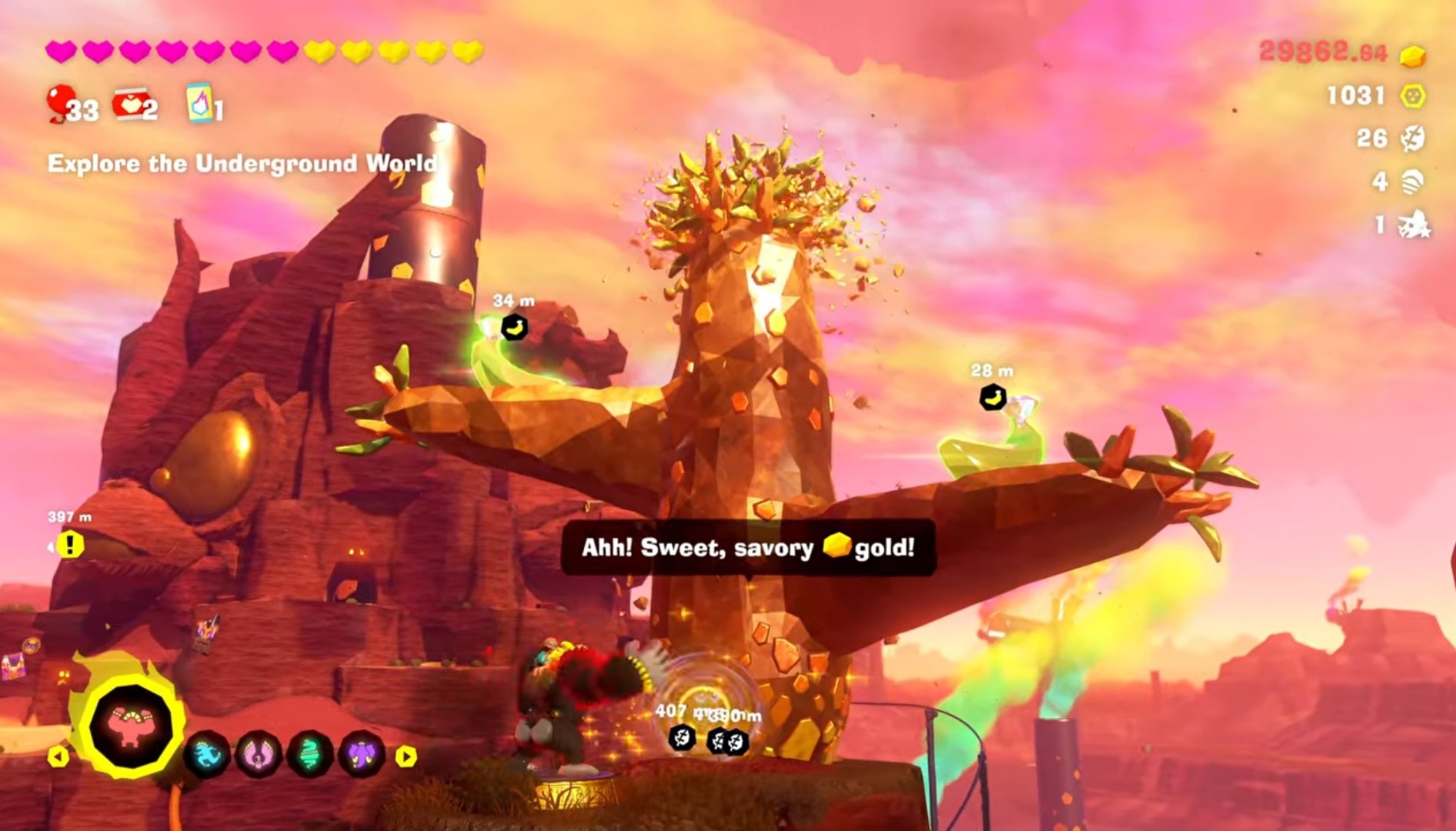The width and height of the screenshot is (1456, 831).
Task: Switch to the green Snake Bananza icon
Action: 310,754
